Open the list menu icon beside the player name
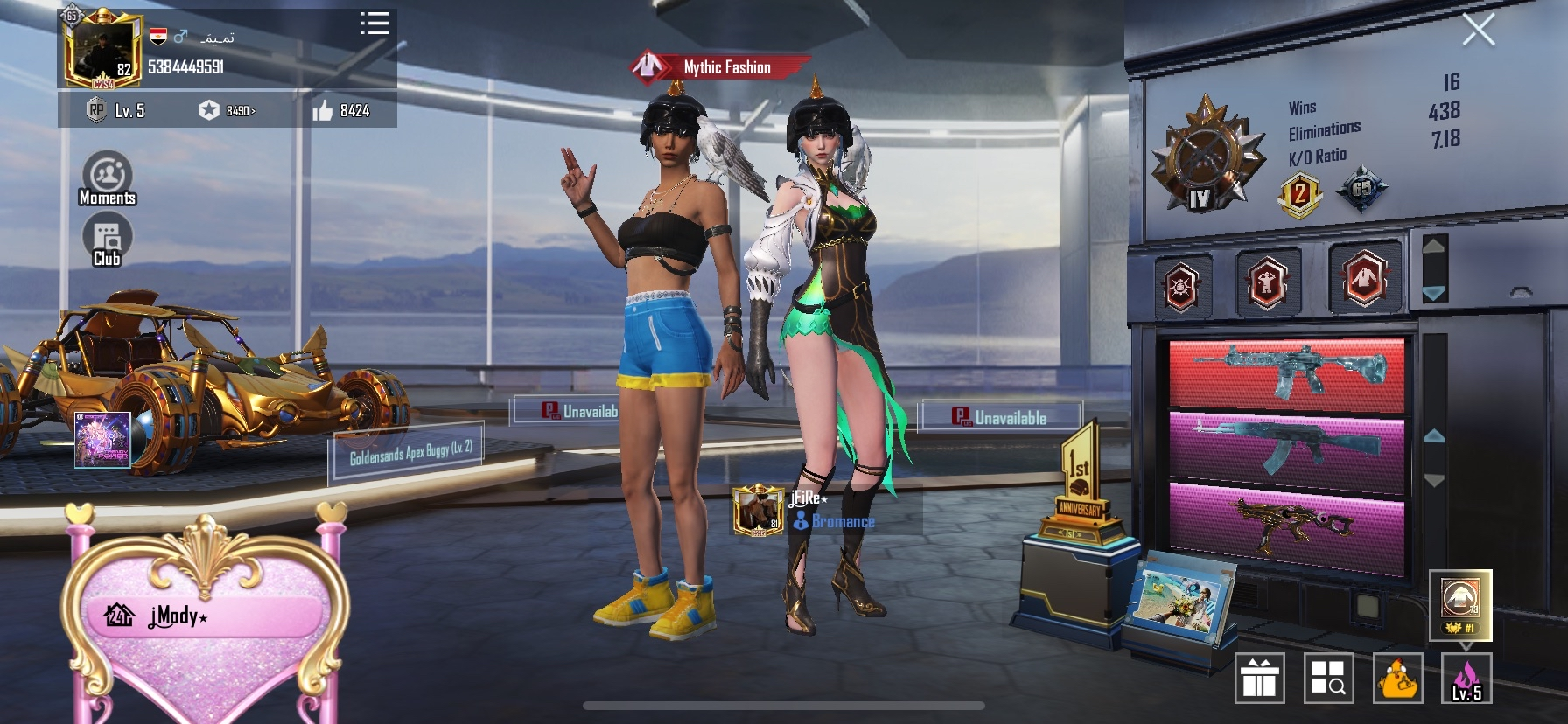 tap(374, 24)
